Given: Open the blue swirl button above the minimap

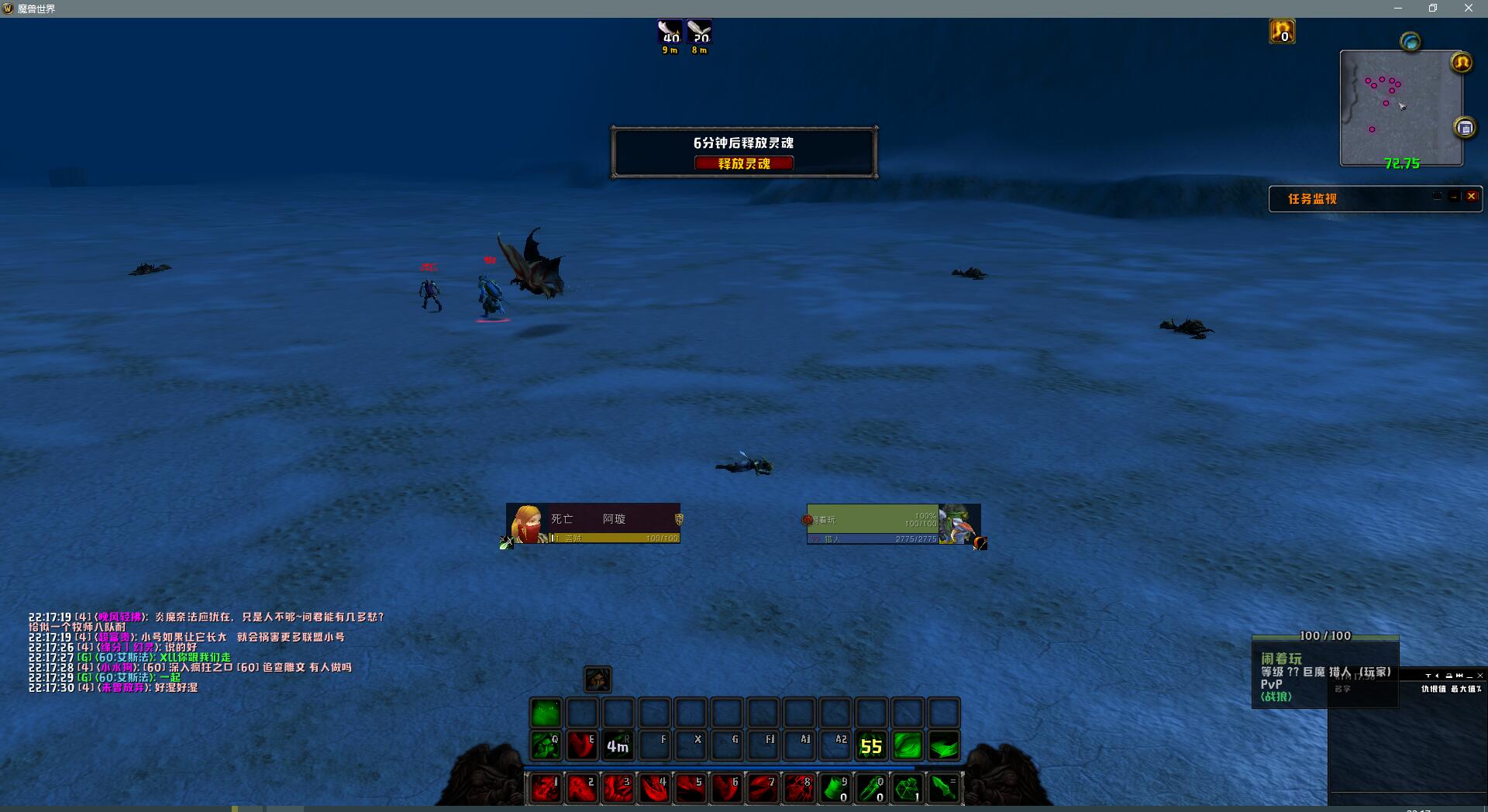Looking at the screenshot, I should coord(1410,42).
